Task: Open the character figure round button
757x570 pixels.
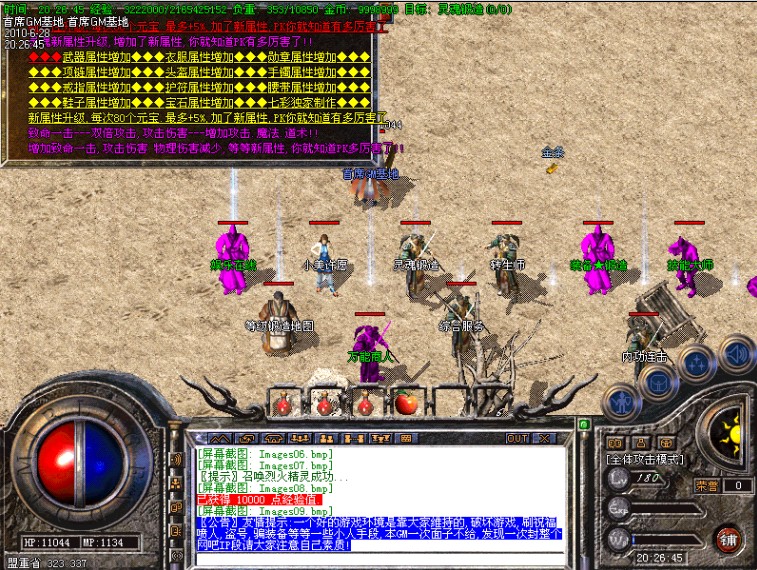Action: point(622,401)
